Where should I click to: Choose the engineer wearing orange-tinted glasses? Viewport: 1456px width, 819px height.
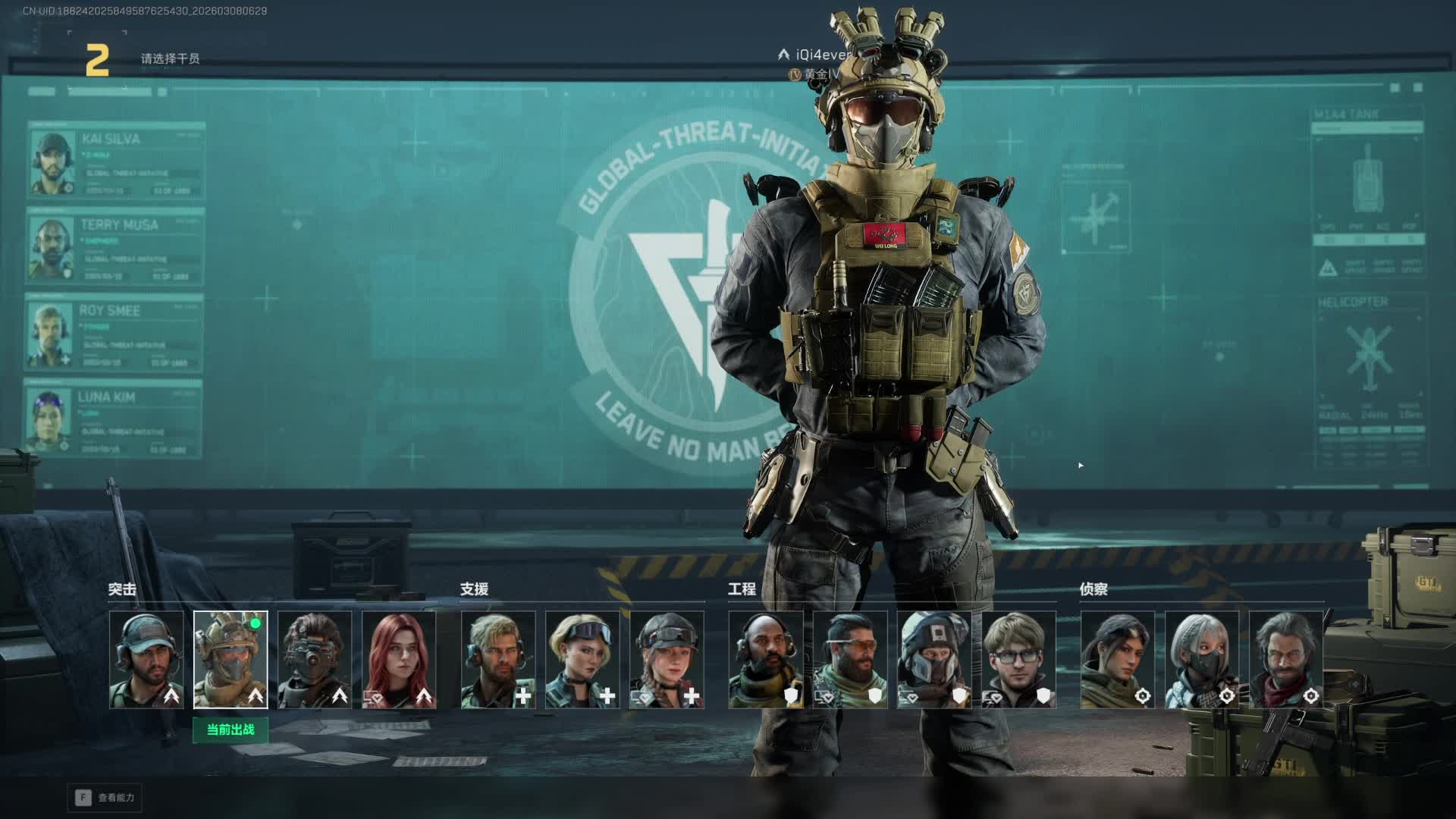tap(850, 660)
